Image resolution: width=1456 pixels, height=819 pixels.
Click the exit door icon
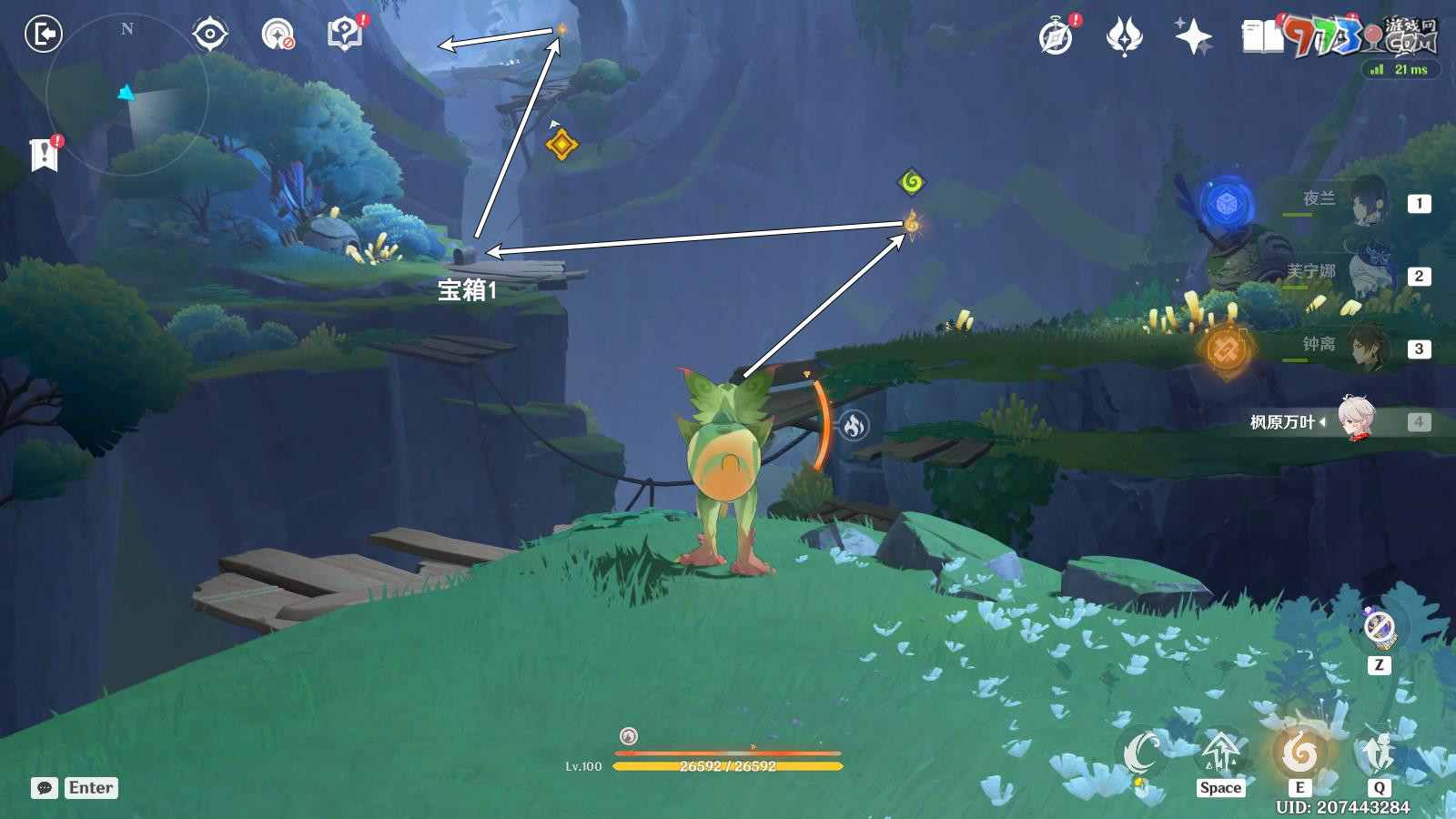43,35
